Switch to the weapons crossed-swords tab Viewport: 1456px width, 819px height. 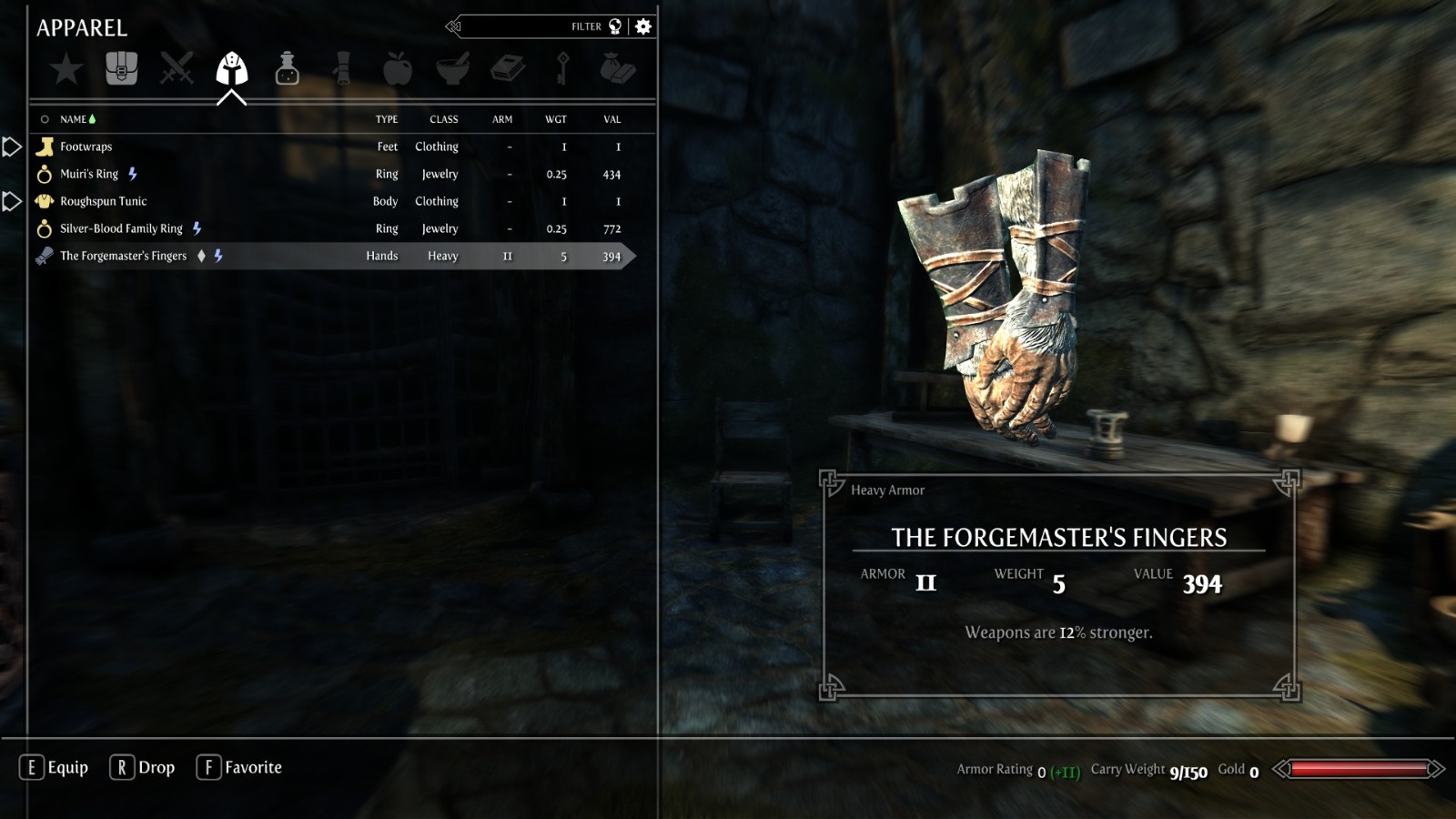177,69
